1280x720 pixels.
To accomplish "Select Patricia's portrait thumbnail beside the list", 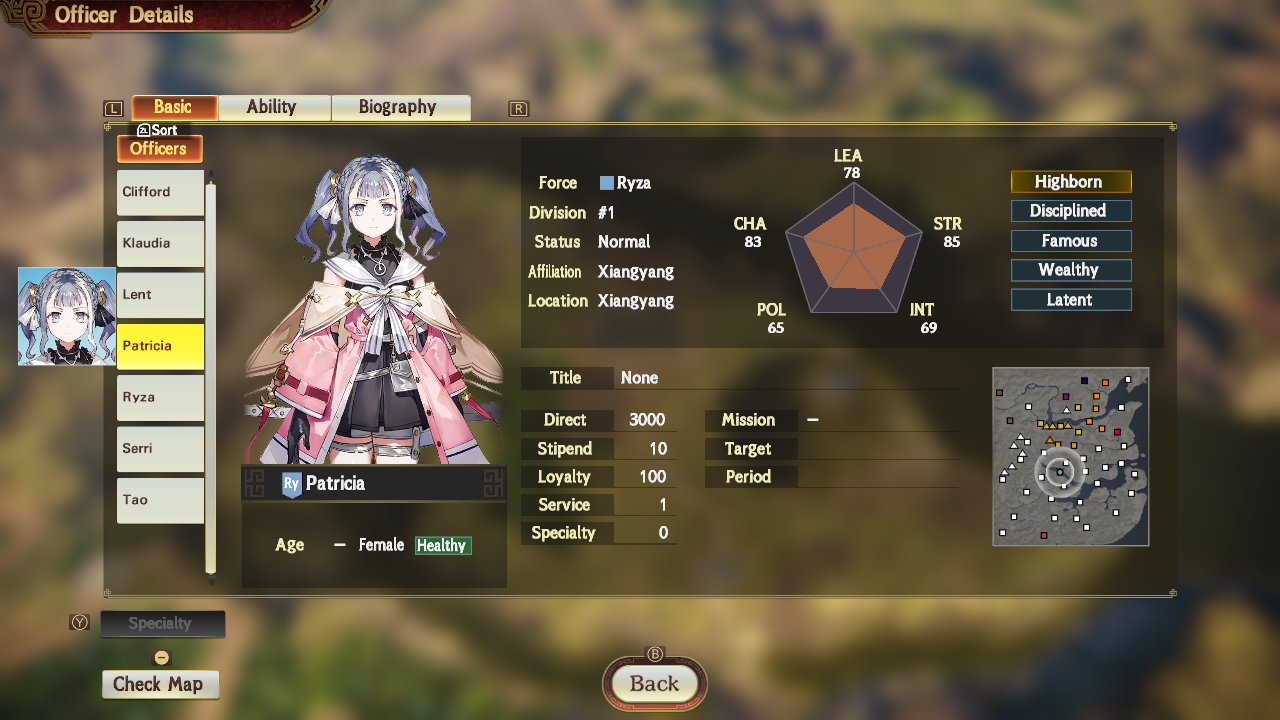I will coord(65,315).
